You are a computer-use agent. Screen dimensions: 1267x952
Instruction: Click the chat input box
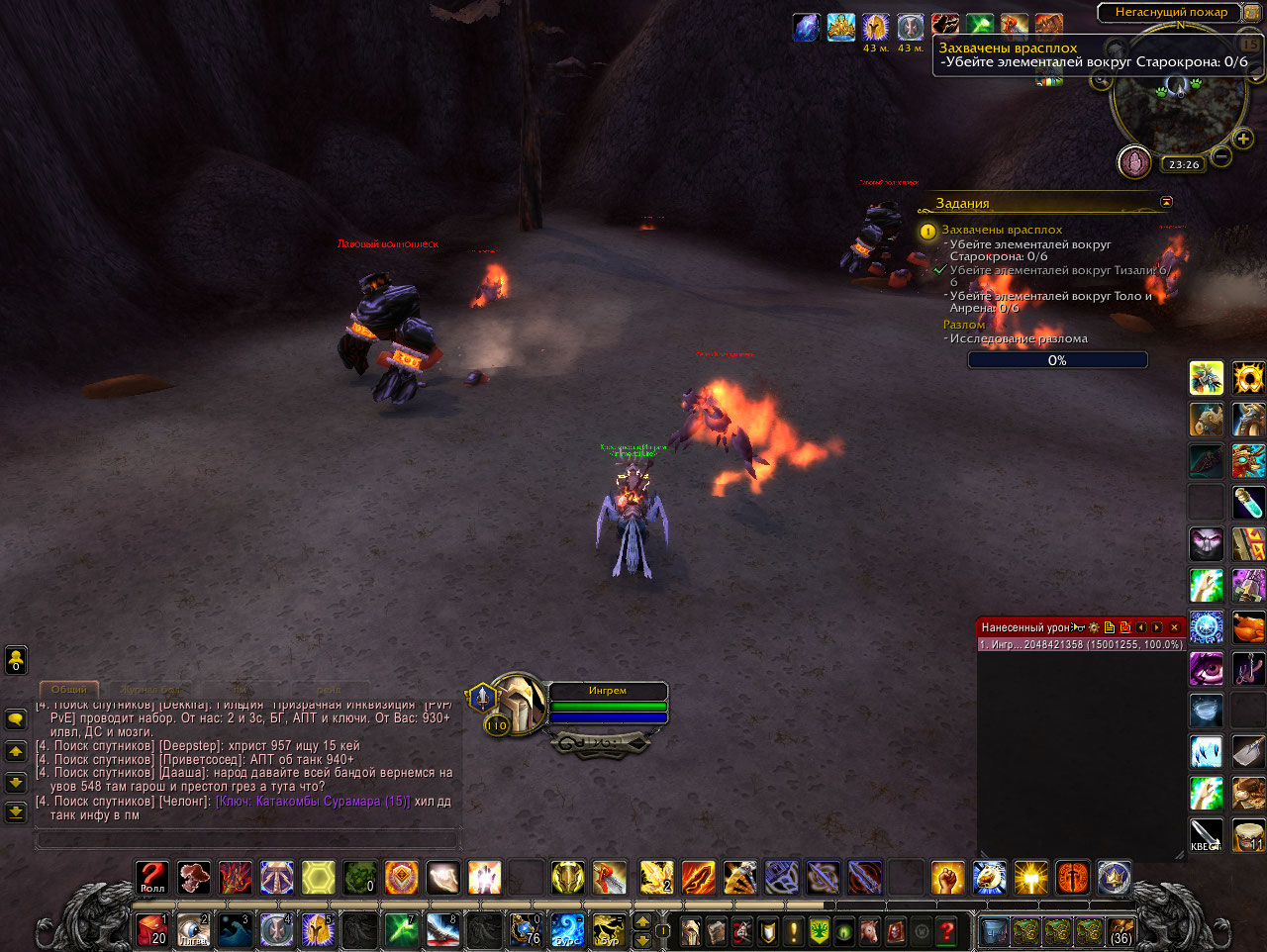coord(247,839)
